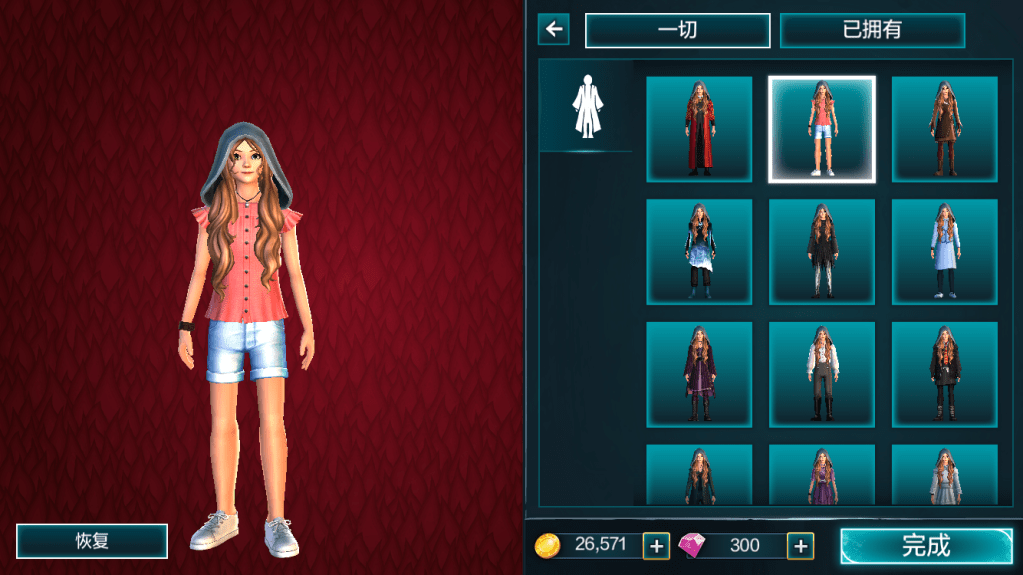The width and height of the screenshot is (1023, 575).
Task: Select the light blue long shirt outfit
Action: tap(944, 252)
